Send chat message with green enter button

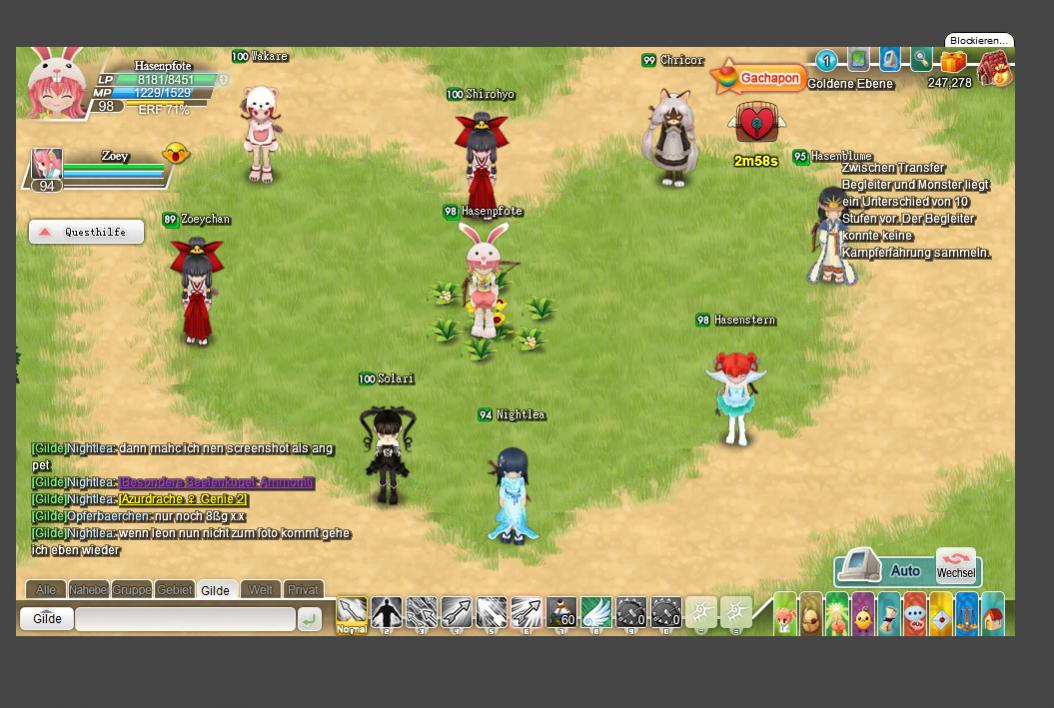pyautogui.click(x=310, y=620)
